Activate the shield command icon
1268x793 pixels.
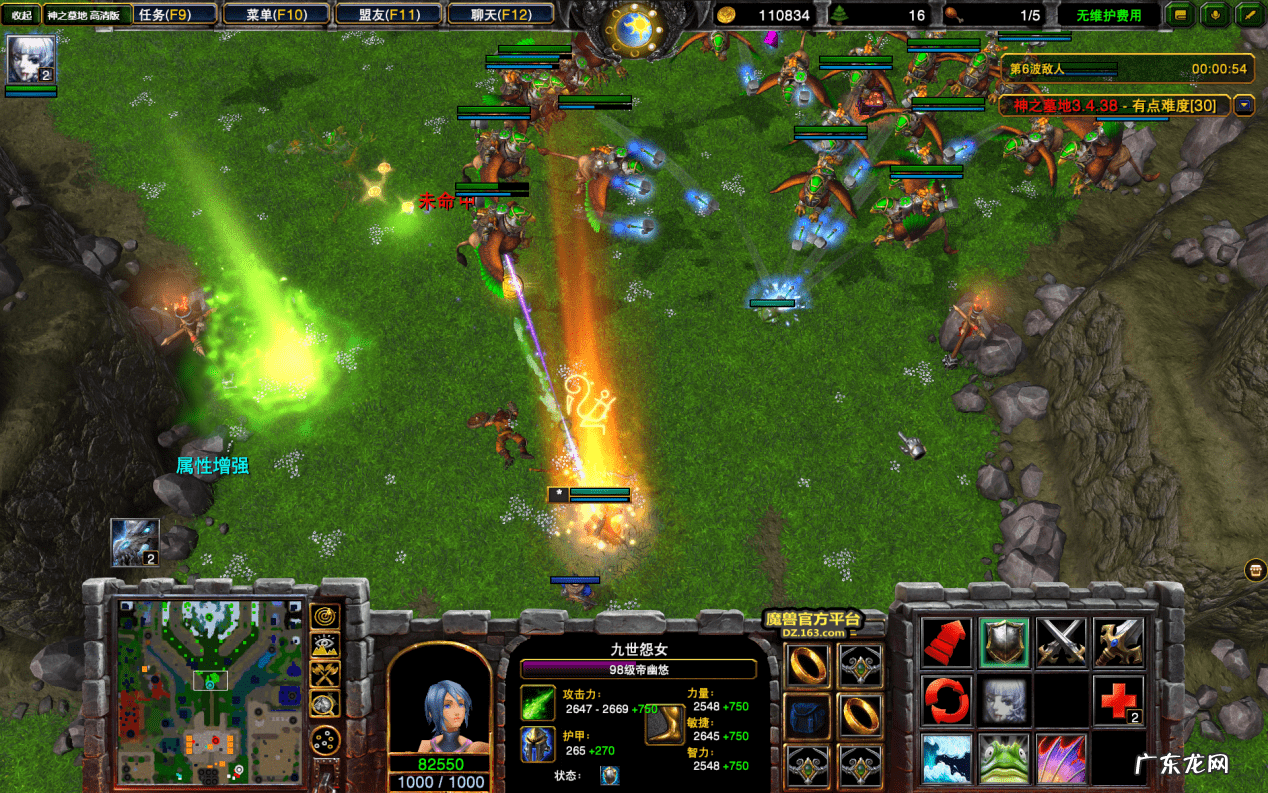point(1004,641)
